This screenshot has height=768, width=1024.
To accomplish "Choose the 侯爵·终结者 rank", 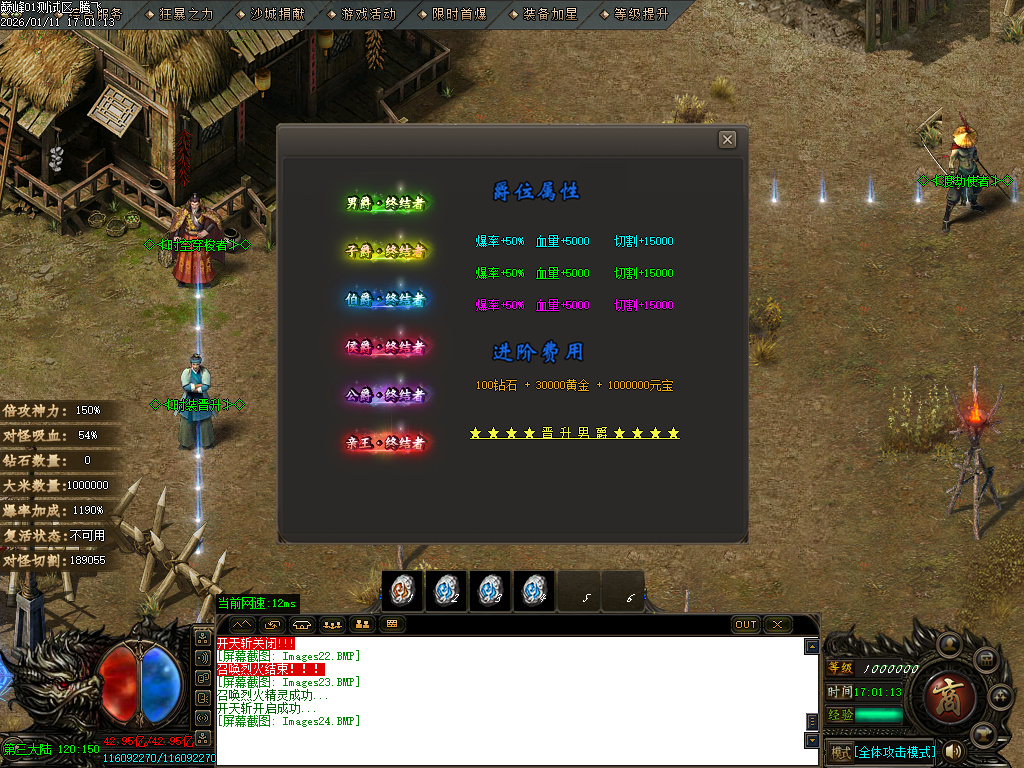I will (386, 347).
